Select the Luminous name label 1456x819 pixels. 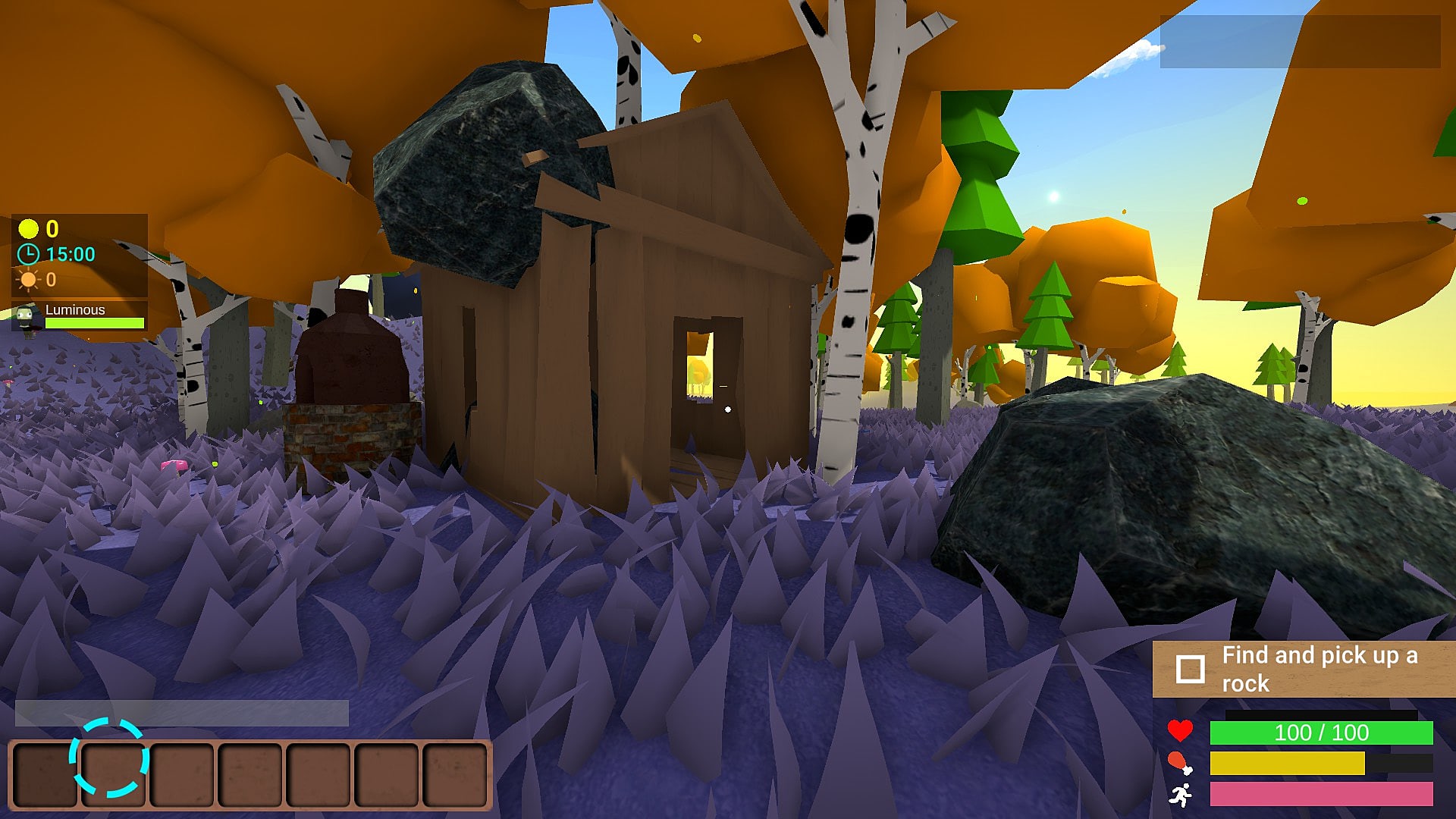pyautogui.click(x=74, y=309)
